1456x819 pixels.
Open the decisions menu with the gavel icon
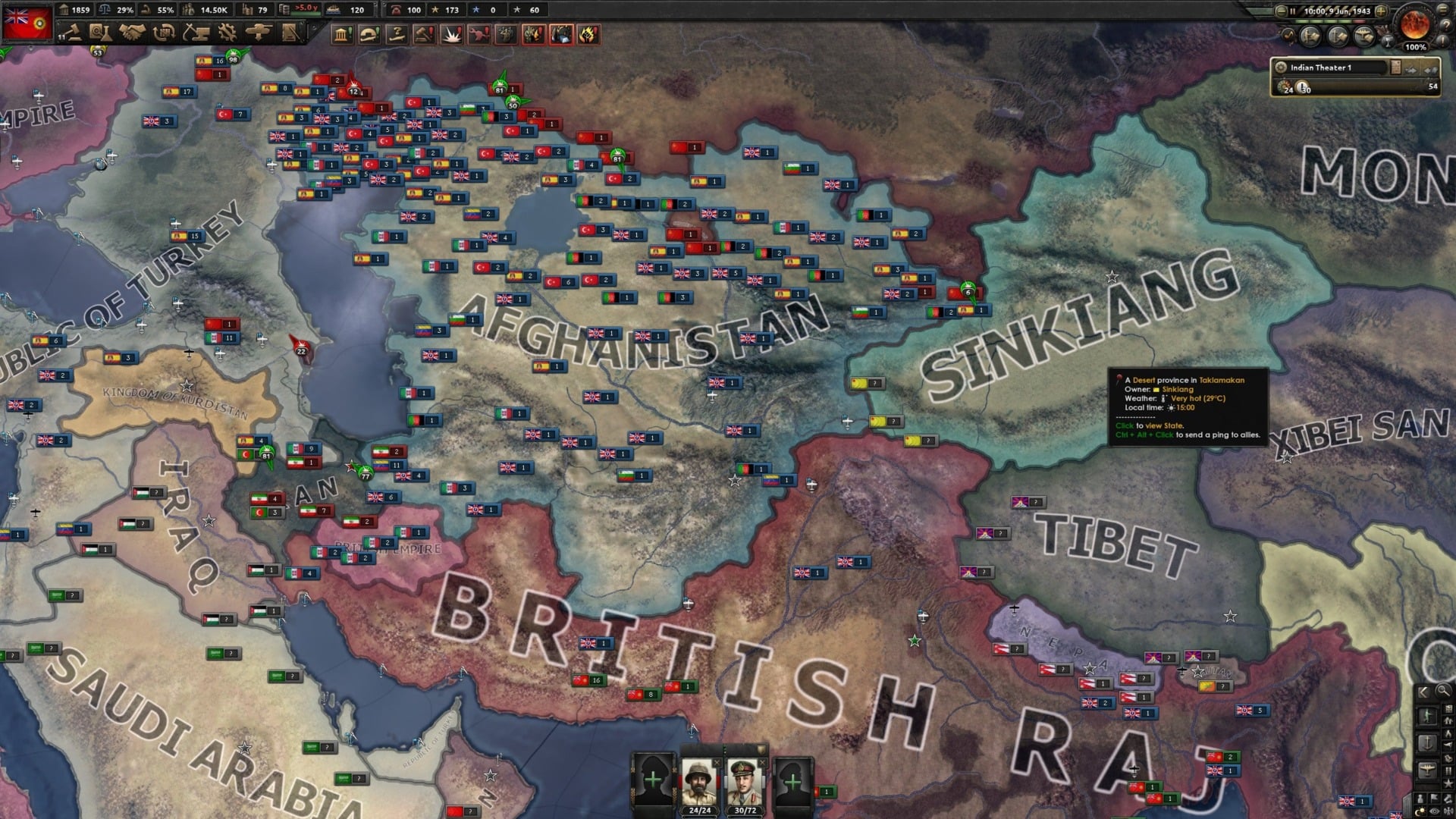73,32
